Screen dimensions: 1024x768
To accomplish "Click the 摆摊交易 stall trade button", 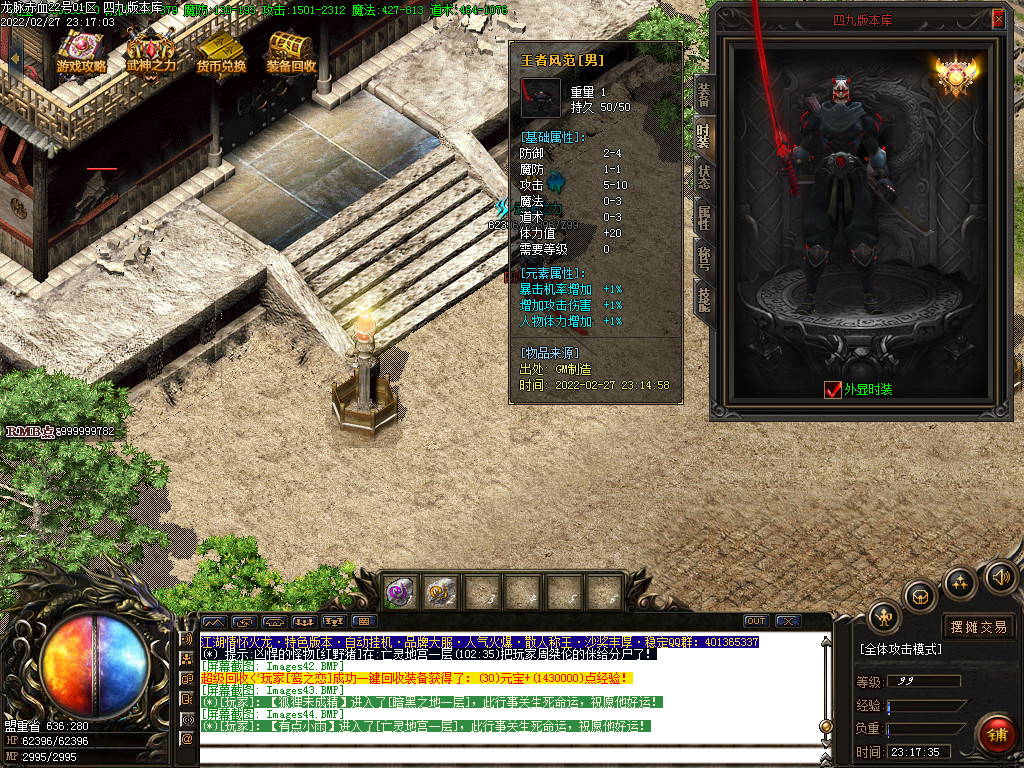I will coord(978,627).
